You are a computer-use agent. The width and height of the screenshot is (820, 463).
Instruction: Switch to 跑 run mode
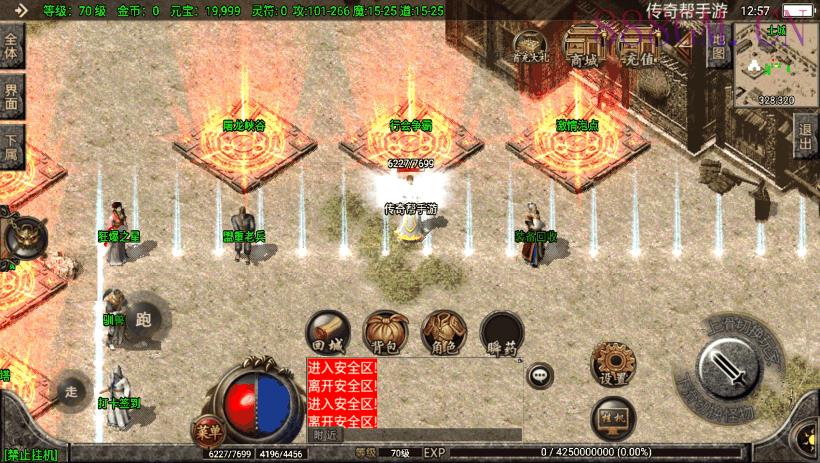(x=141, y=318)
